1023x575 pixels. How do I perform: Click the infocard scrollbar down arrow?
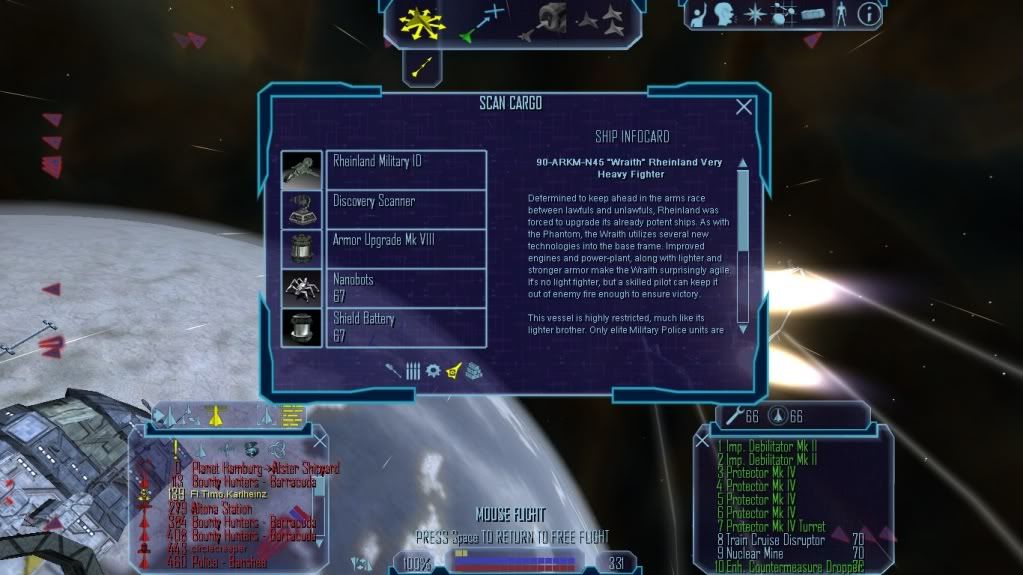coord(743,329)
